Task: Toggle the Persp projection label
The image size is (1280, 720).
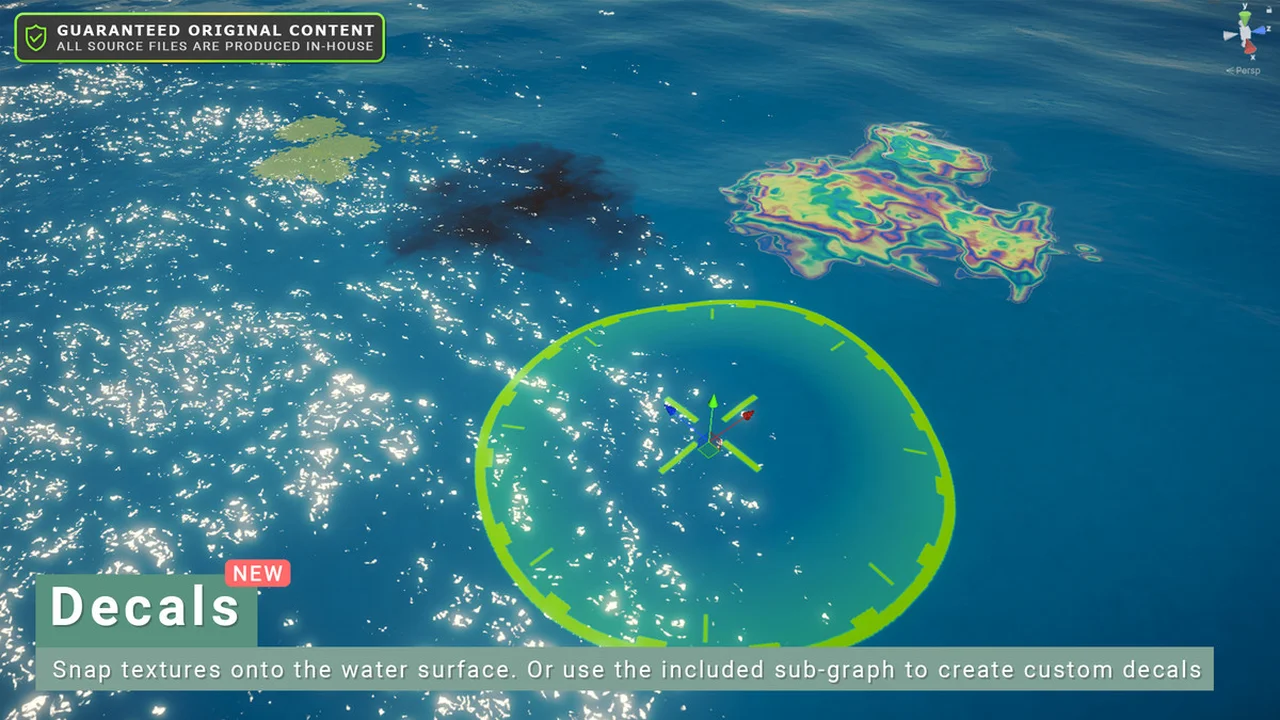Action: (1246, 71)
